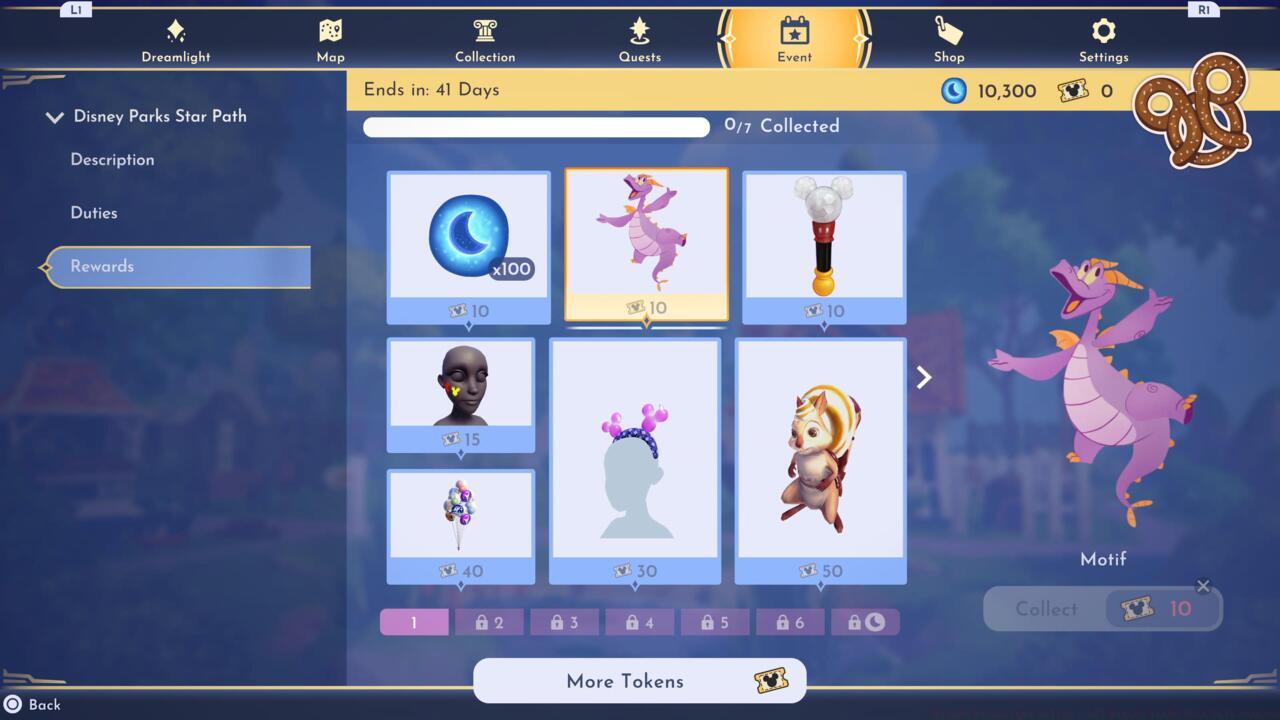Collapse the Disney Parks Star Path section

[55, 116]
